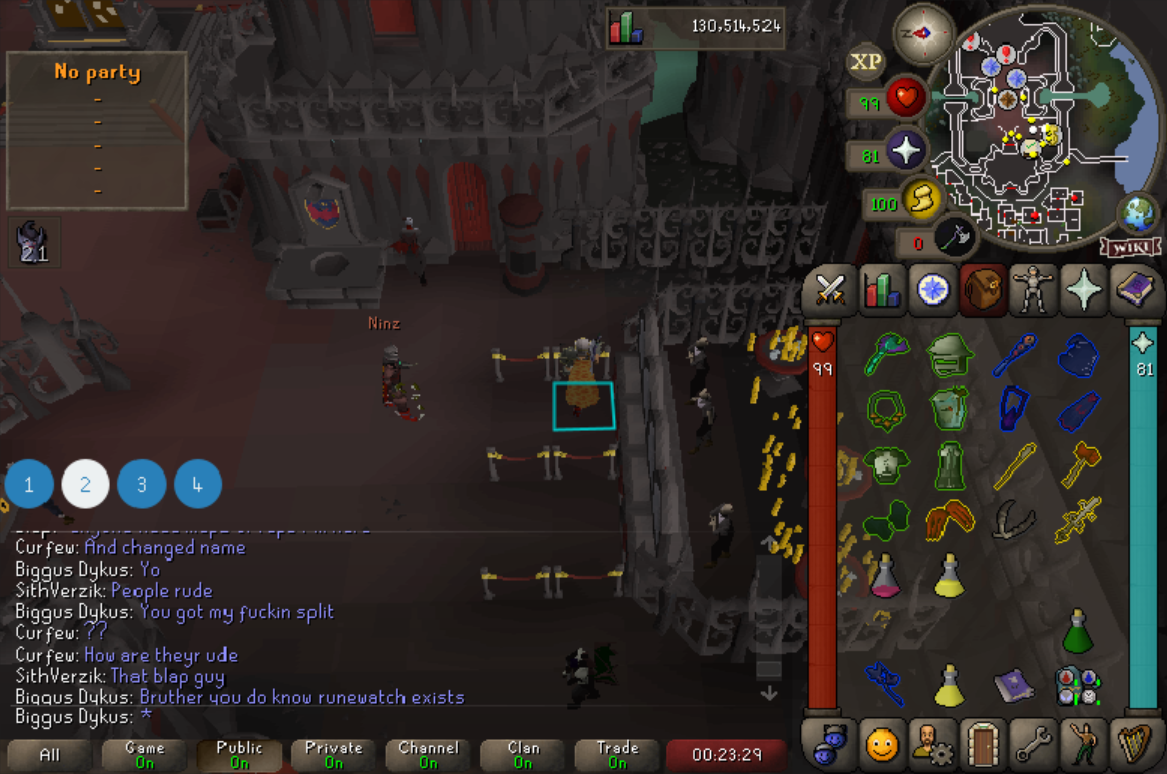Switch to the Skills tab

point(882,290)
